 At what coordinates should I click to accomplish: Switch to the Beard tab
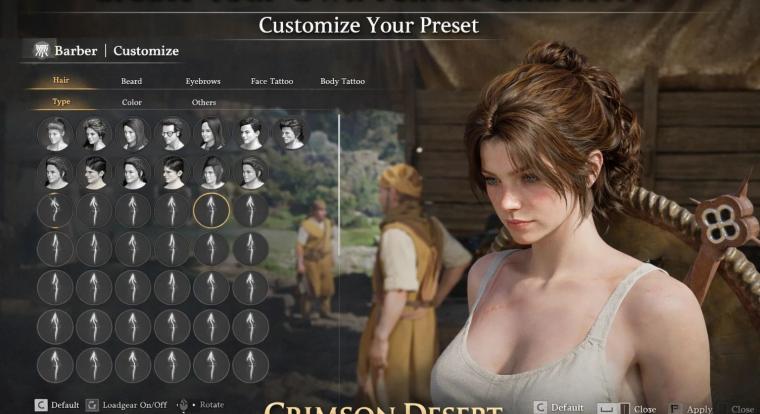click(131, 81)
